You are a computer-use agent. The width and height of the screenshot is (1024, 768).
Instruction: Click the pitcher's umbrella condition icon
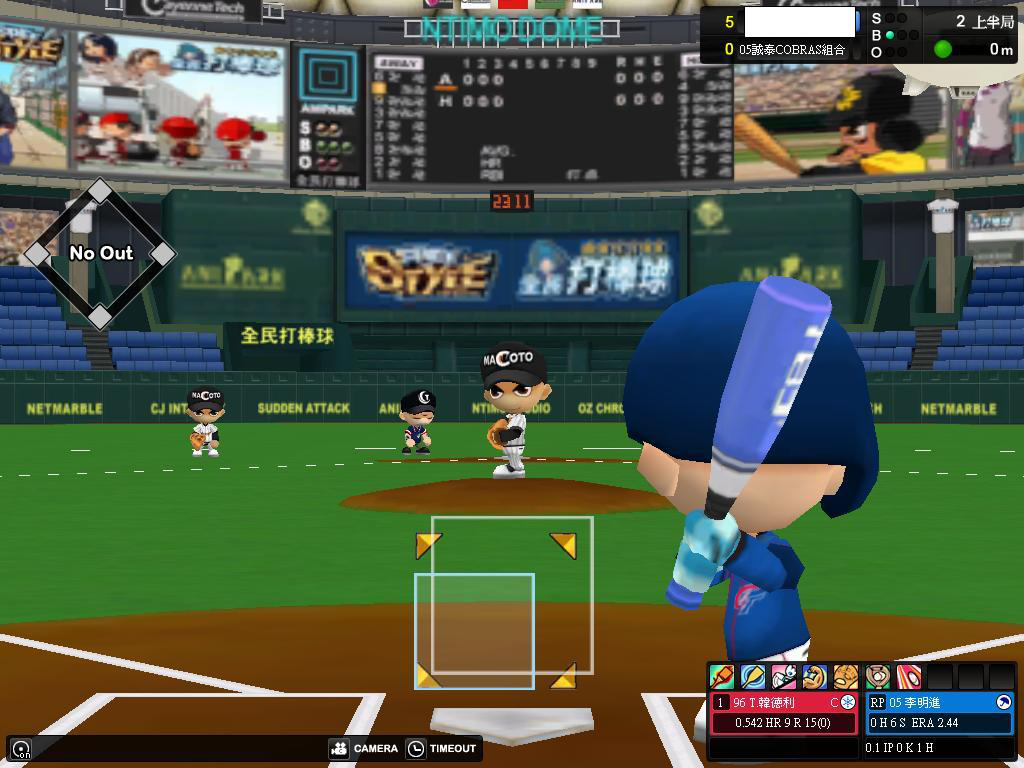(1003, 703)
